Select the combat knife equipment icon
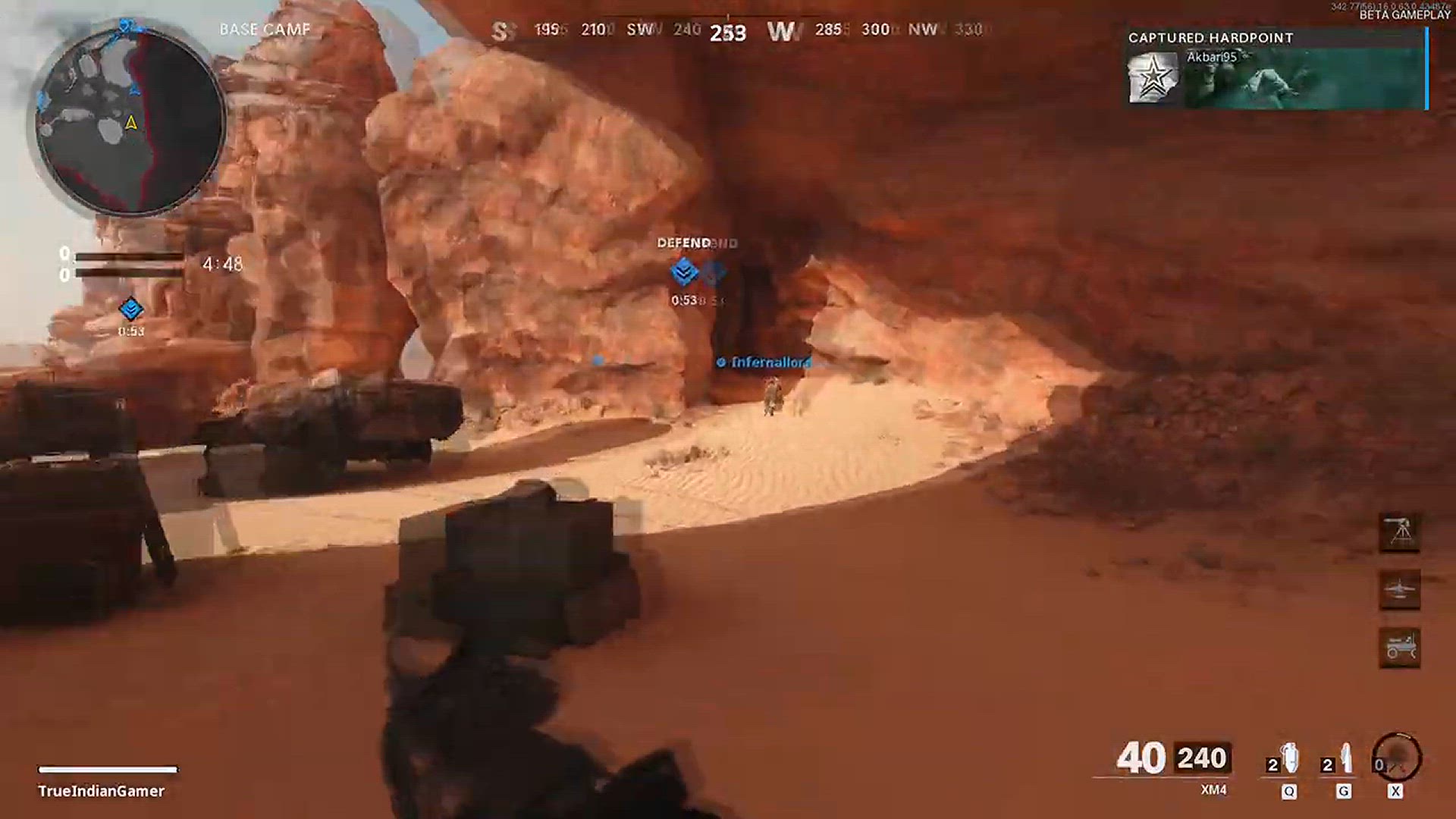1456x819 pixels. coord(1344,759)
